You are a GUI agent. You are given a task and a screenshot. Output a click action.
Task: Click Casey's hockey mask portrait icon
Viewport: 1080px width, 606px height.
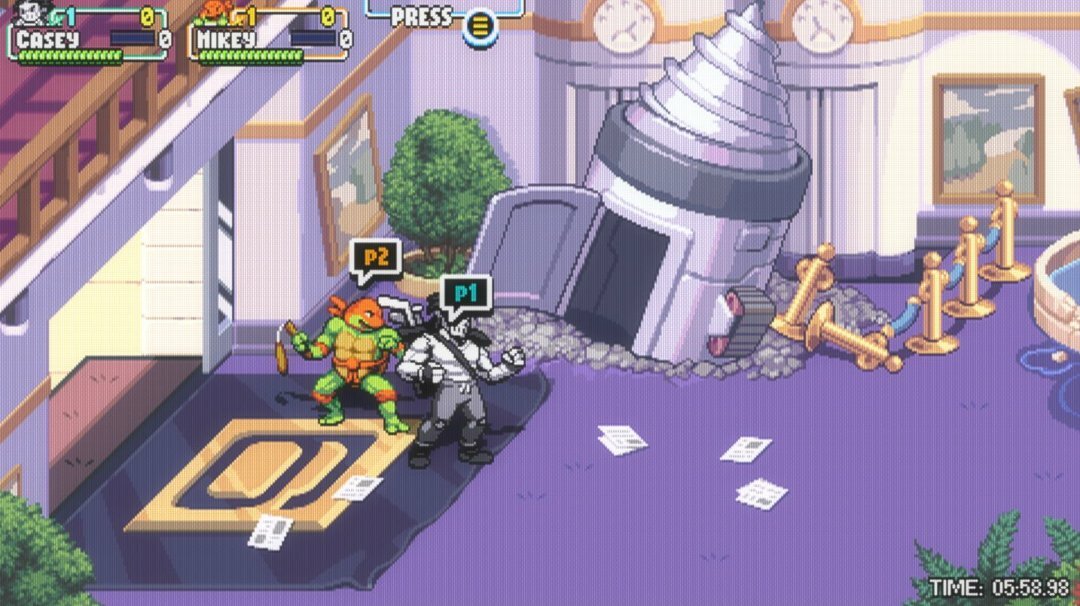(x=29, y=13)
